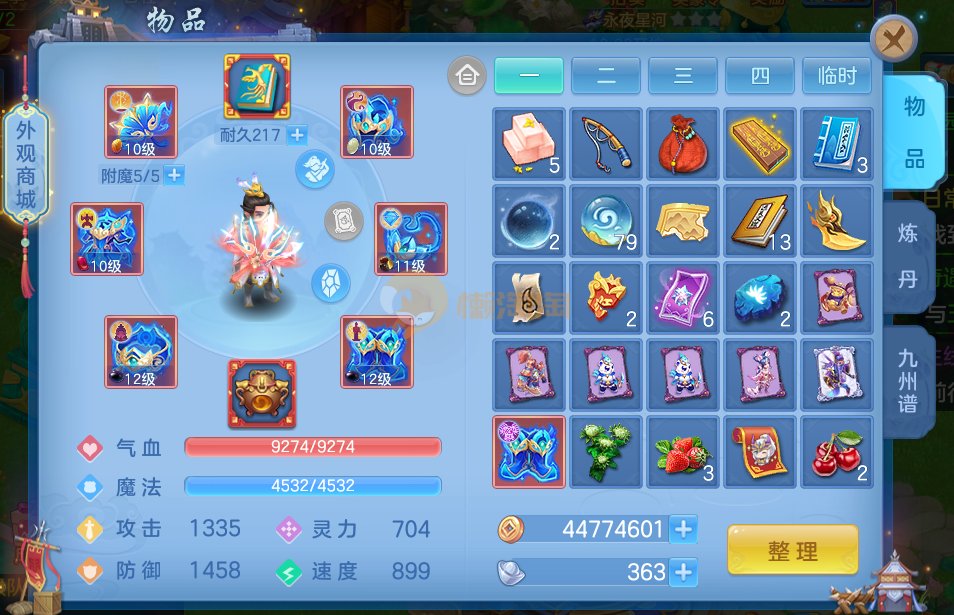The width and height of the screenshot is (954, 615).
Task: Open bag page 四
Action: tap(760, 76)
